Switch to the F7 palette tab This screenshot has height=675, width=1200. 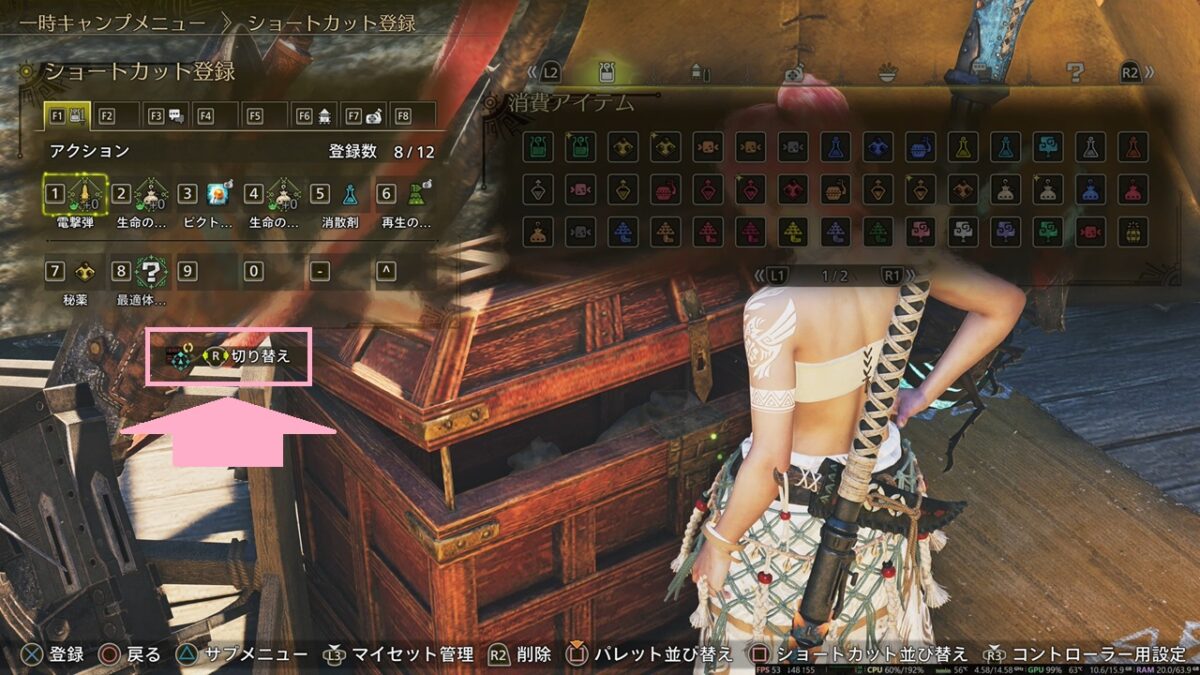coord(363,116)
